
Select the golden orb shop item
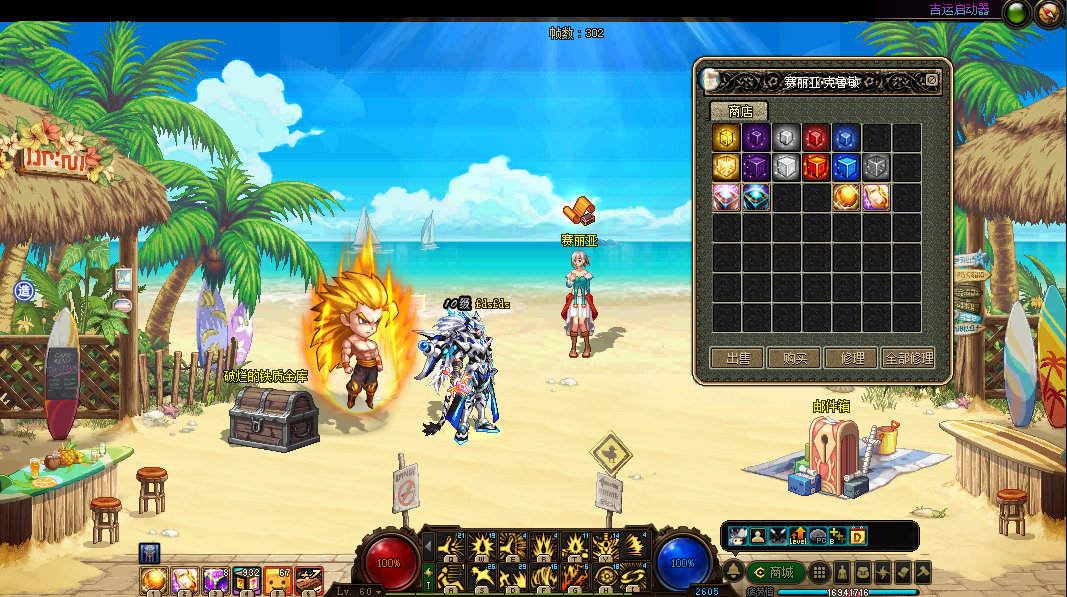click(846, 197)
